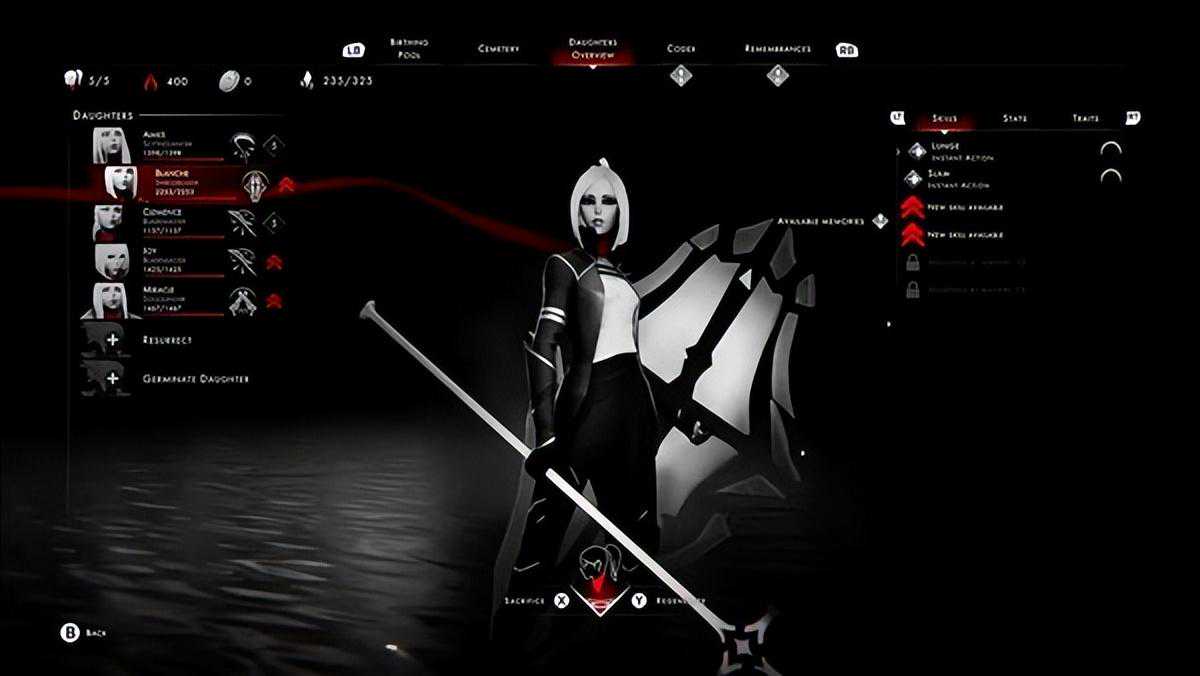The width and height of the screenshot is (1200, 676).
Task: Open the Birthing Pool tab
Action: 408,49
